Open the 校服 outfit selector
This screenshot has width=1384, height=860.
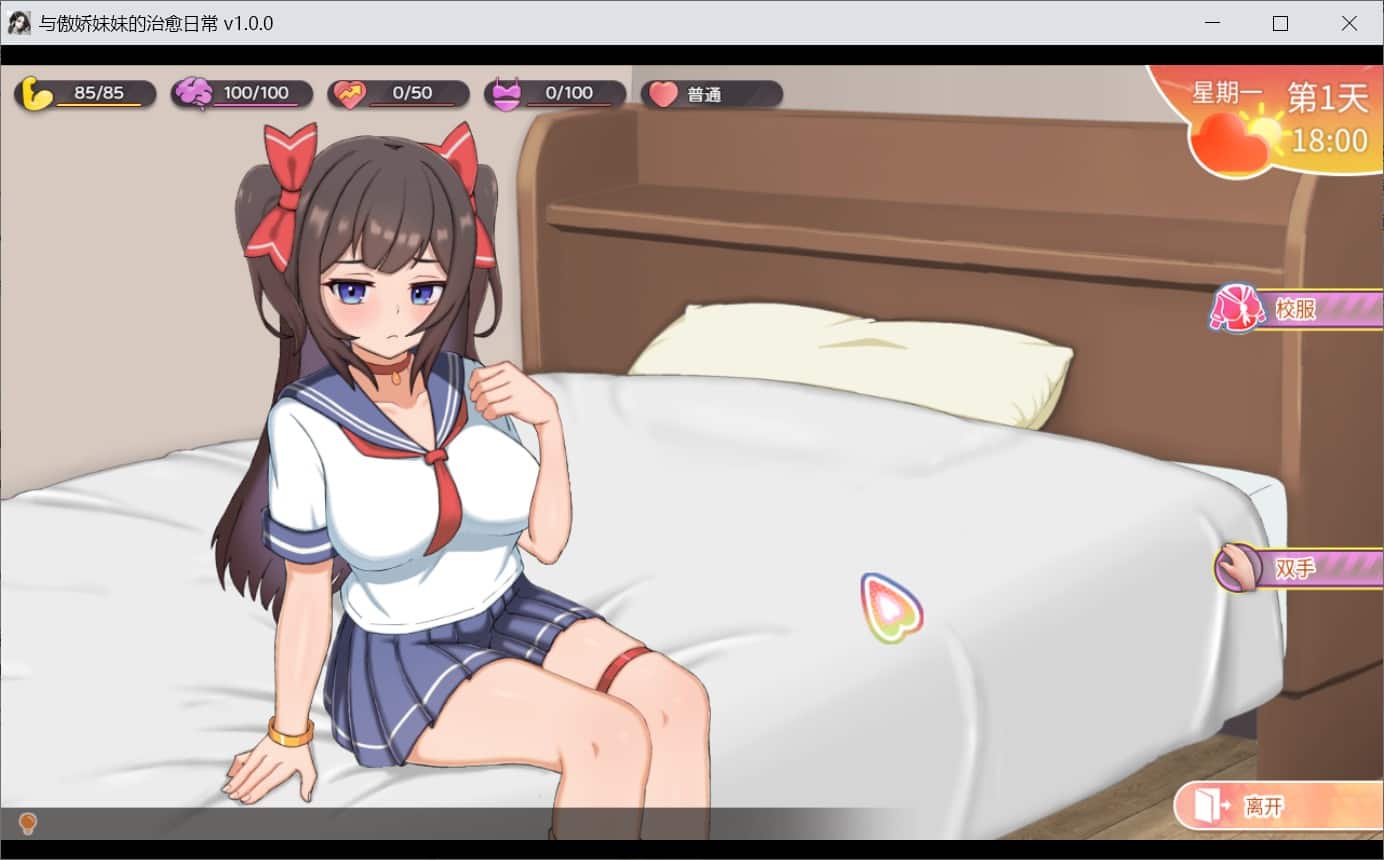(x=1296, y=309)
